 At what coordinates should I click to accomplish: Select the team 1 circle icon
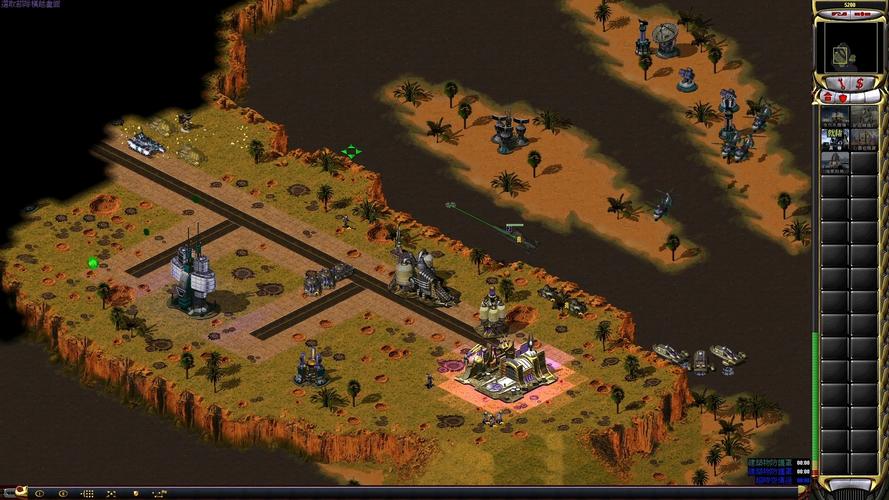pyautogui.click(x=40, y=493)
